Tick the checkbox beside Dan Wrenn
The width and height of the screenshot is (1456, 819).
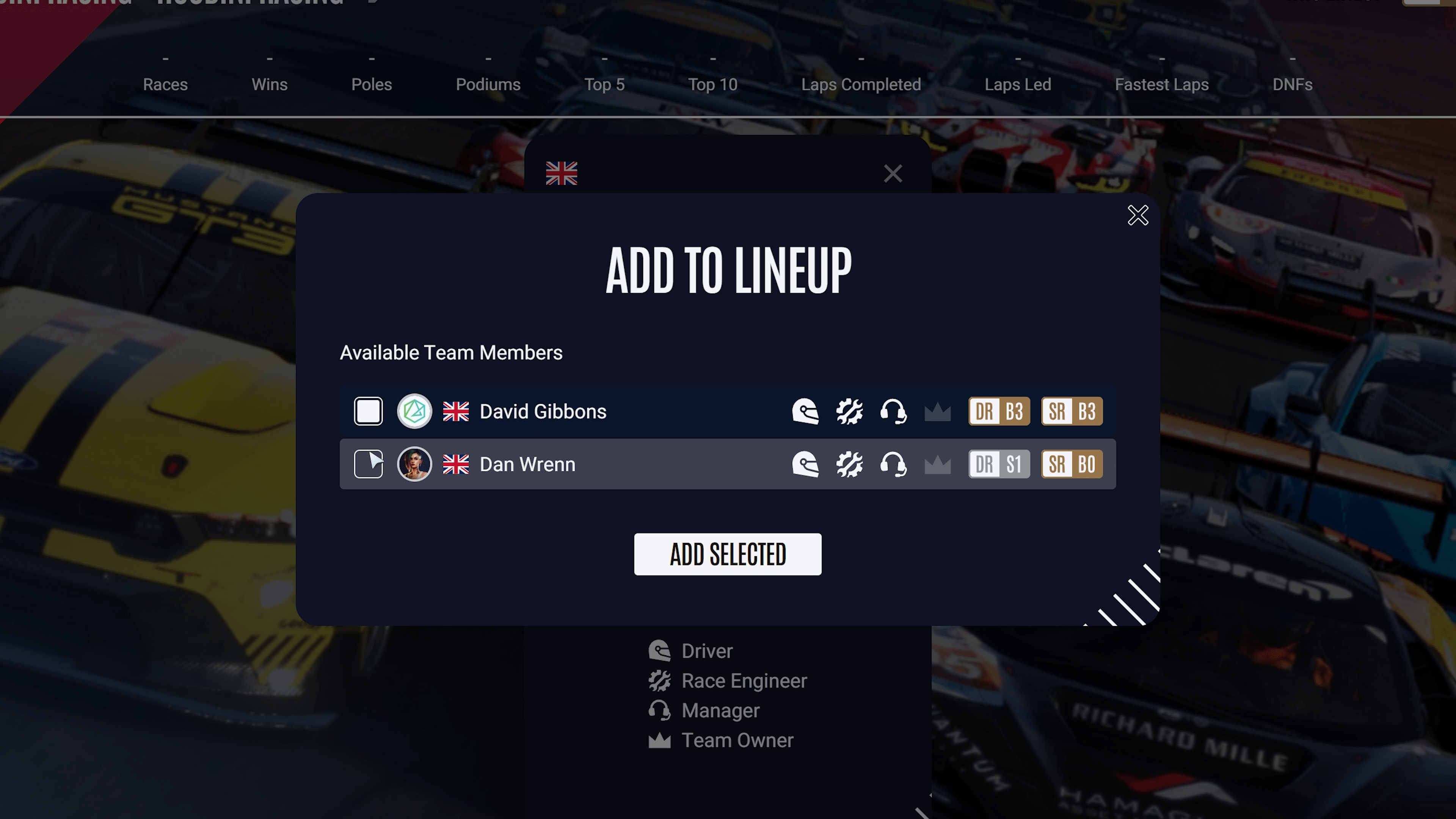[x=368, y=464]
